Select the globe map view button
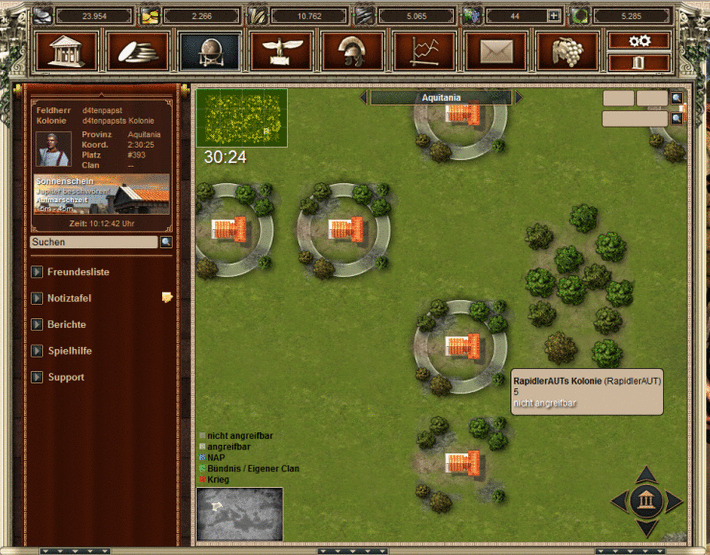This screenshot has height=555, width=710. tap(210, 50)
